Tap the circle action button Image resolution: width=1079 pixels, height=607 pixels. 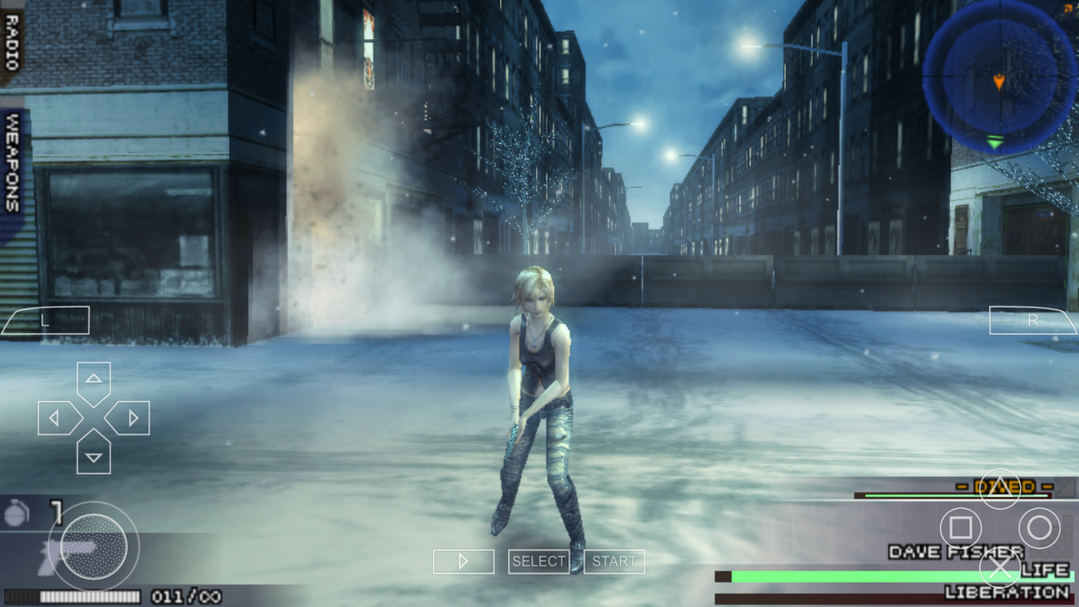click(x=1039, y=527)
